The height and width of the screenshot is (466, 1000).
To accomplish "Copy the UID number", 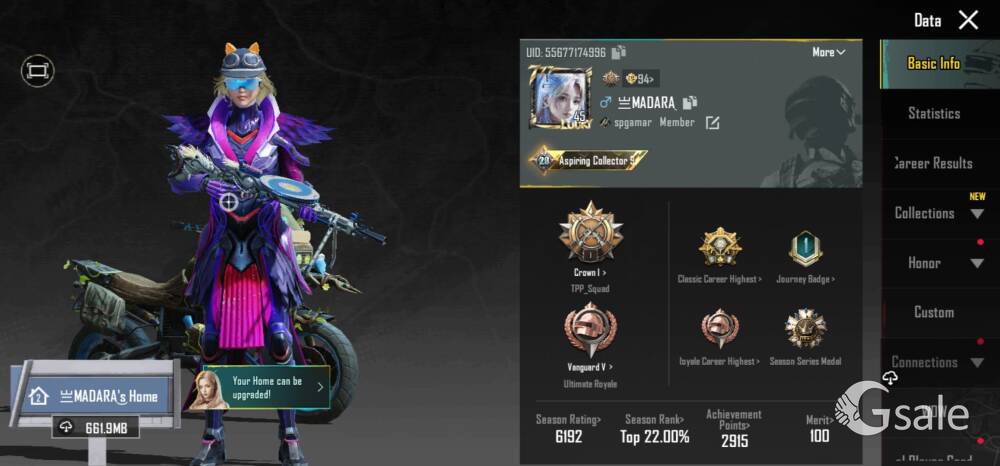I will point(619,52).
